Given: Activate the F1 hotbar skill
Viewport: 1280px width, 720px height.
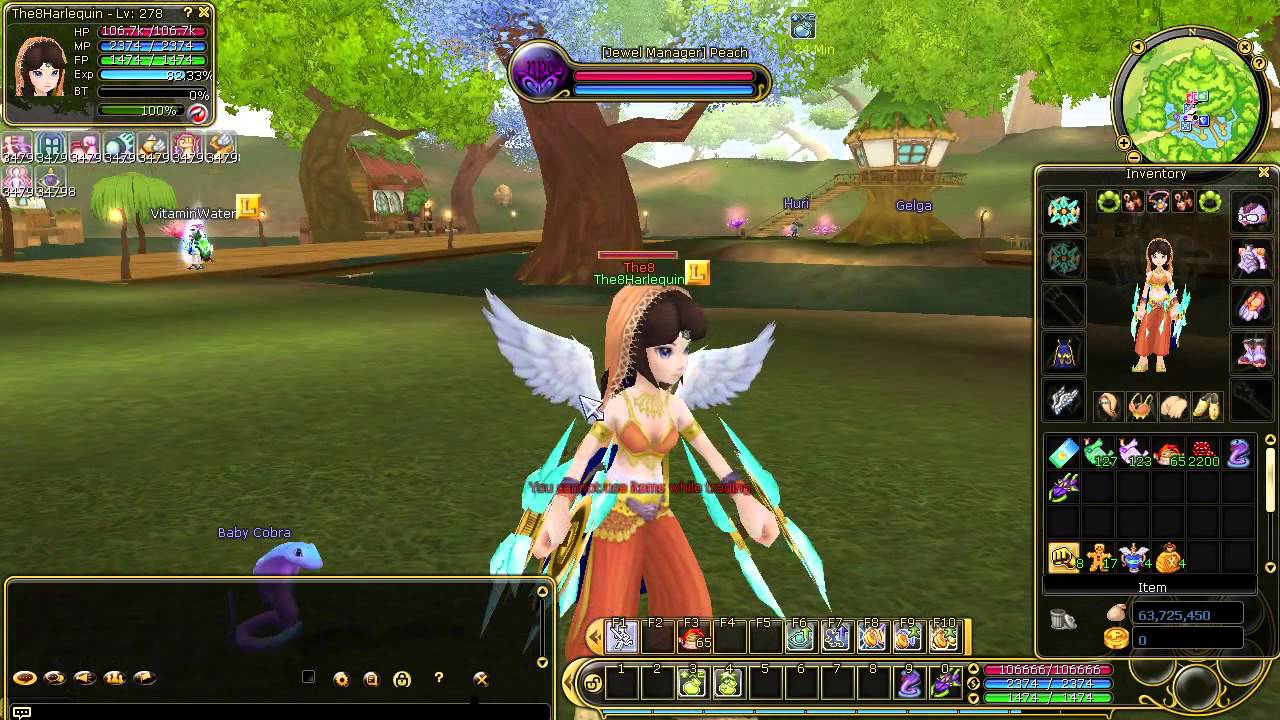Looking at the screenshot, I should tap(621, 636).
